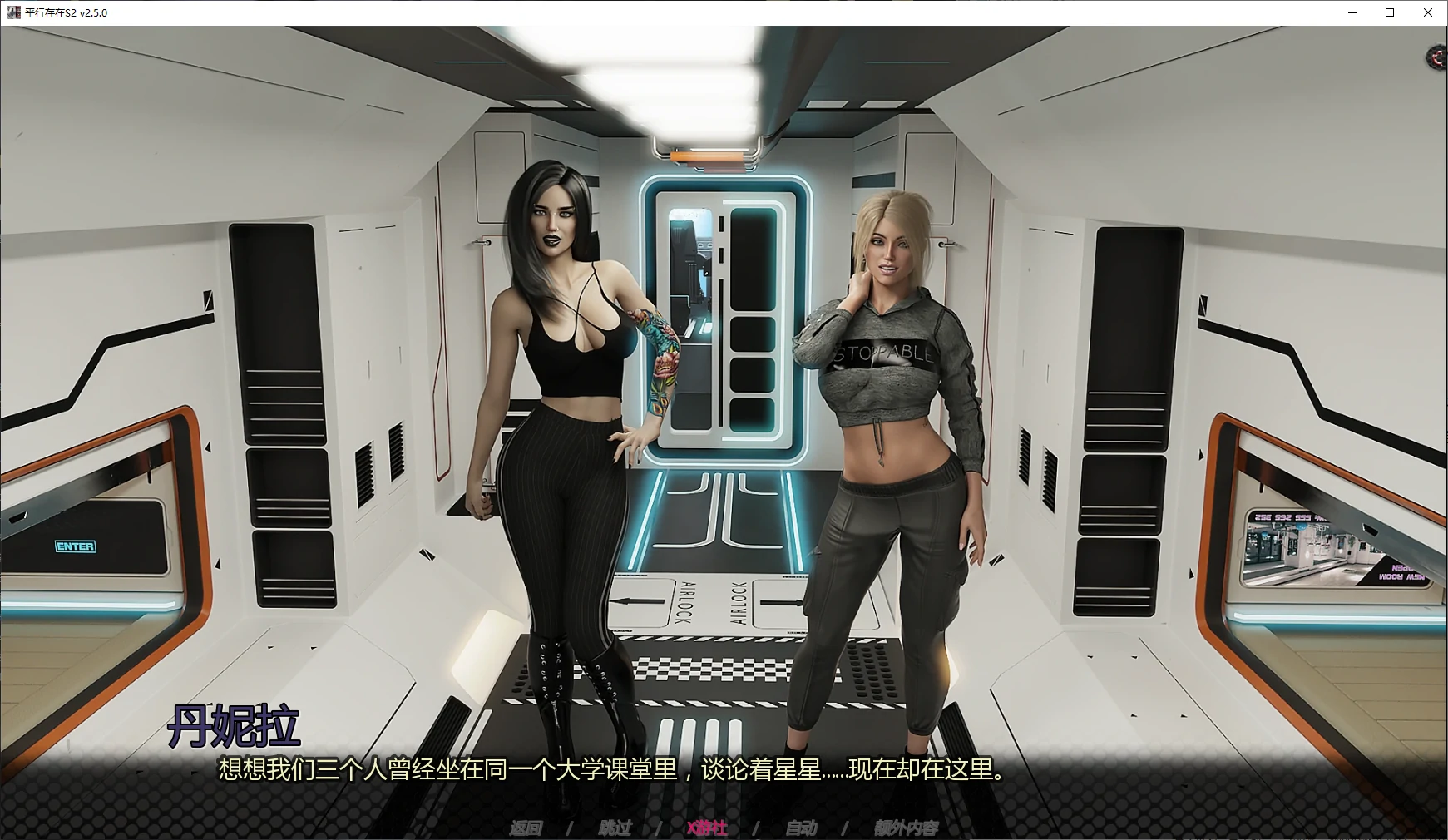Minimize the game window
Viewport: 1448px width, 840px height.
click(x=1352, y=12)
